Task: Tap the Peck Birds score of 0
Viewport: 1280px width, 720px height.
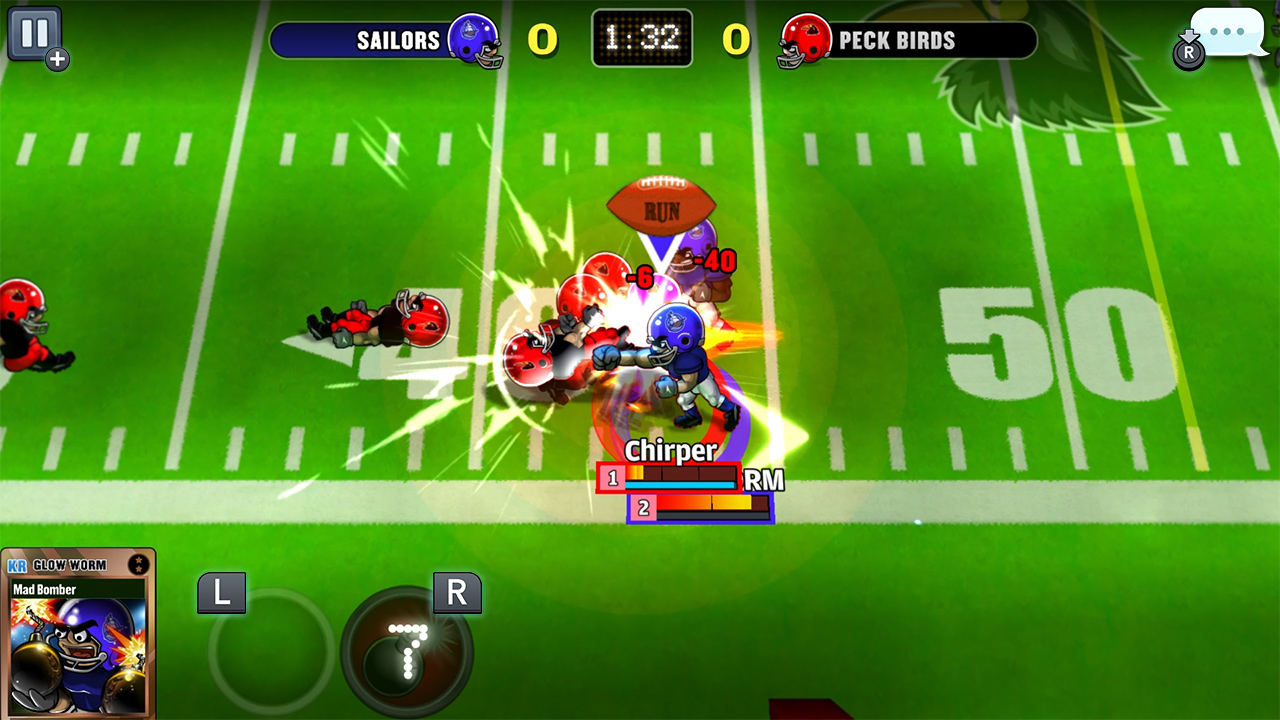Action: 735,39
